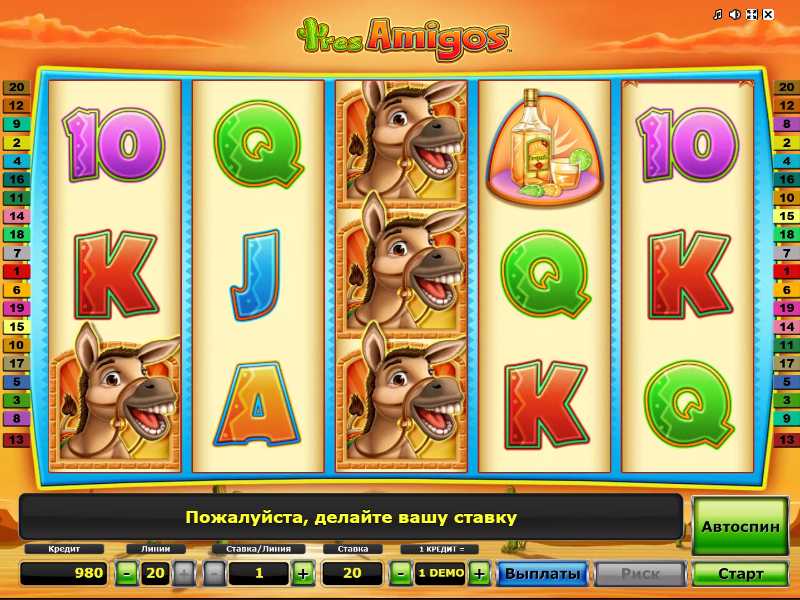Start the spin with the Старт button
The image size is (800, 600).
[740, 574]
